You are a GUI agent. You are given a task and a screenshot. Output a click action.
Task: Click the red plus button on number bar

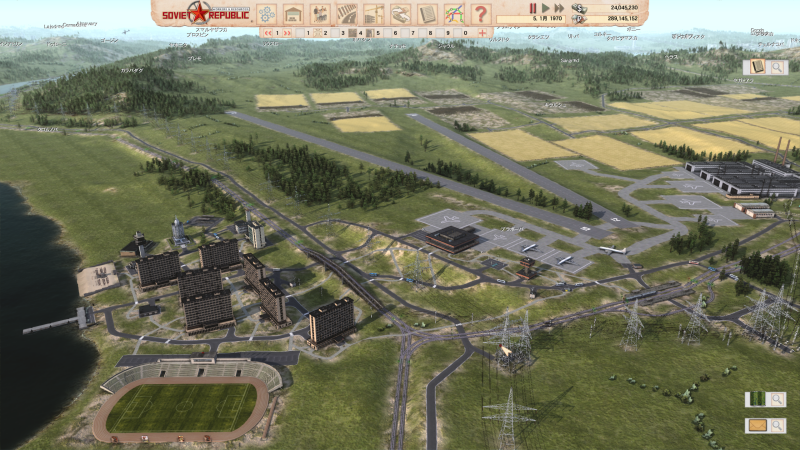pos(483,33)
